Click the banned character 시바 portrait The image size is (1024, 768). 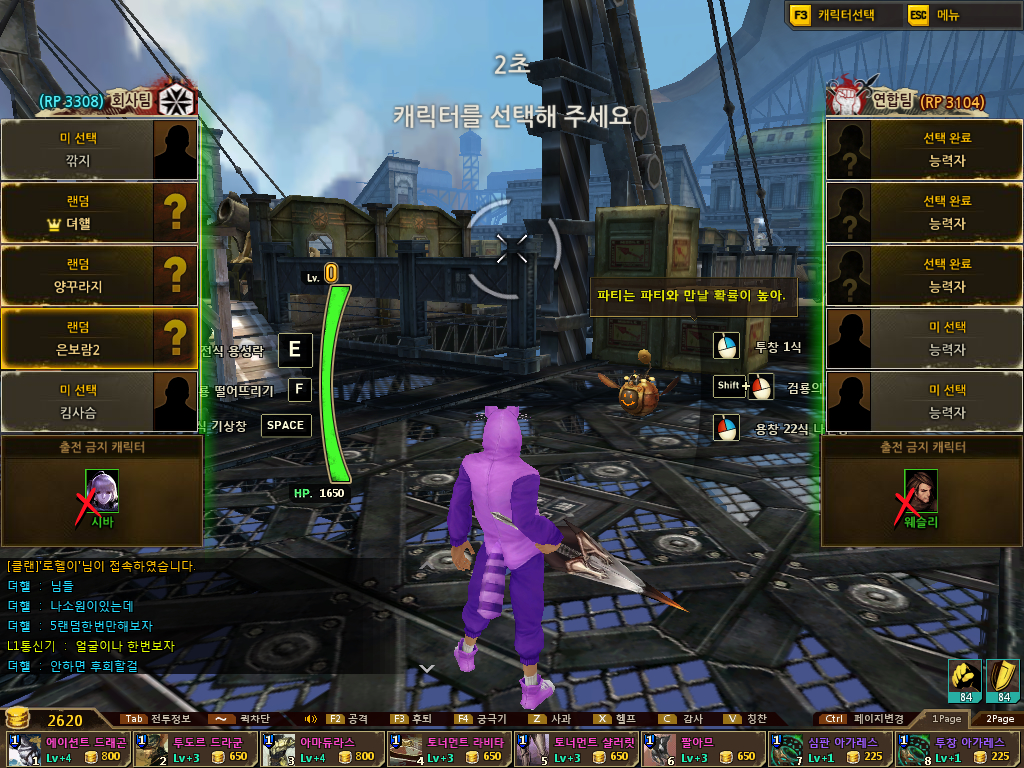102,491
